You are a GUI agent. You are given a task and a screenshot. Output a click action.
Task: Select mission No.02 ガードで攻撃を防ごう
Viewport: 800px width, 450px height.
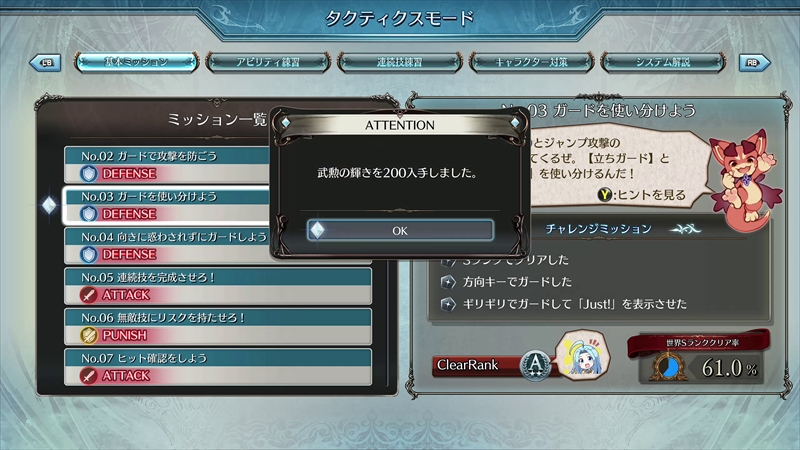click(x=168, y=164)
